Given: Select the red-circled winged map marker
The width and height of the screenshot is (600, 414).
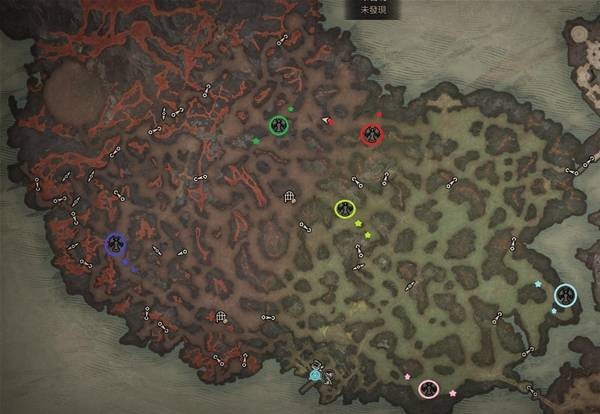Looking at the screenshot, I should [x=372, y=133].
